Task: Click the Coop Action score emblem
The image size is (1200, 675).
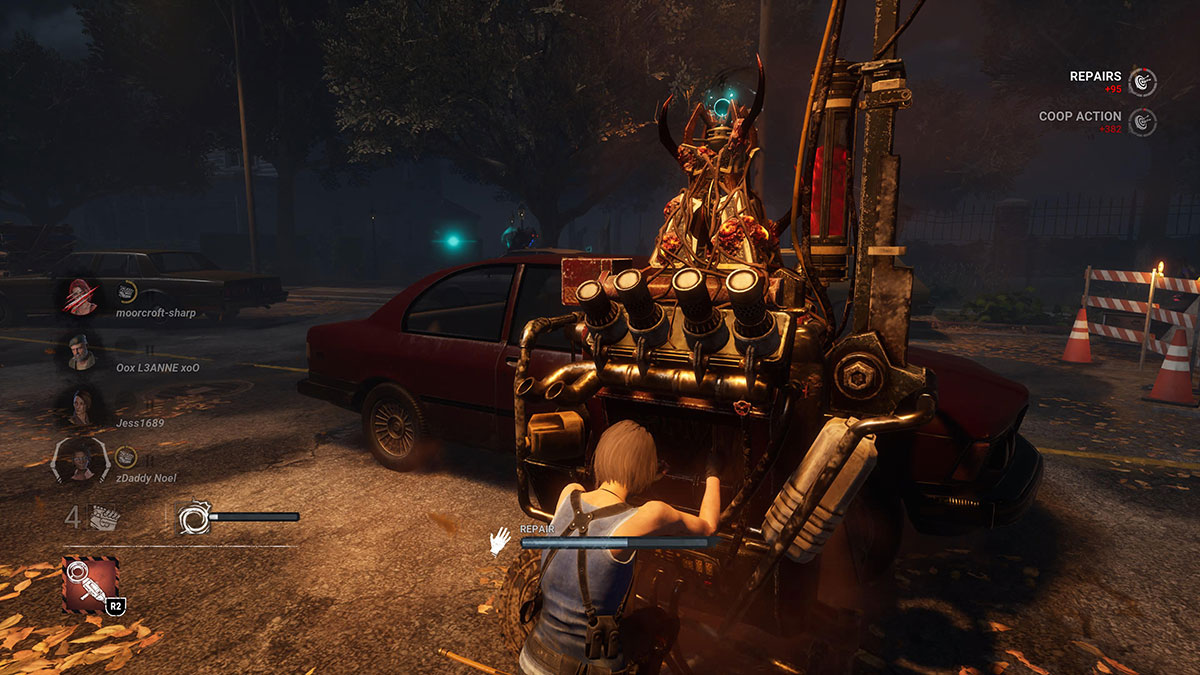Action: (1142, 122)
